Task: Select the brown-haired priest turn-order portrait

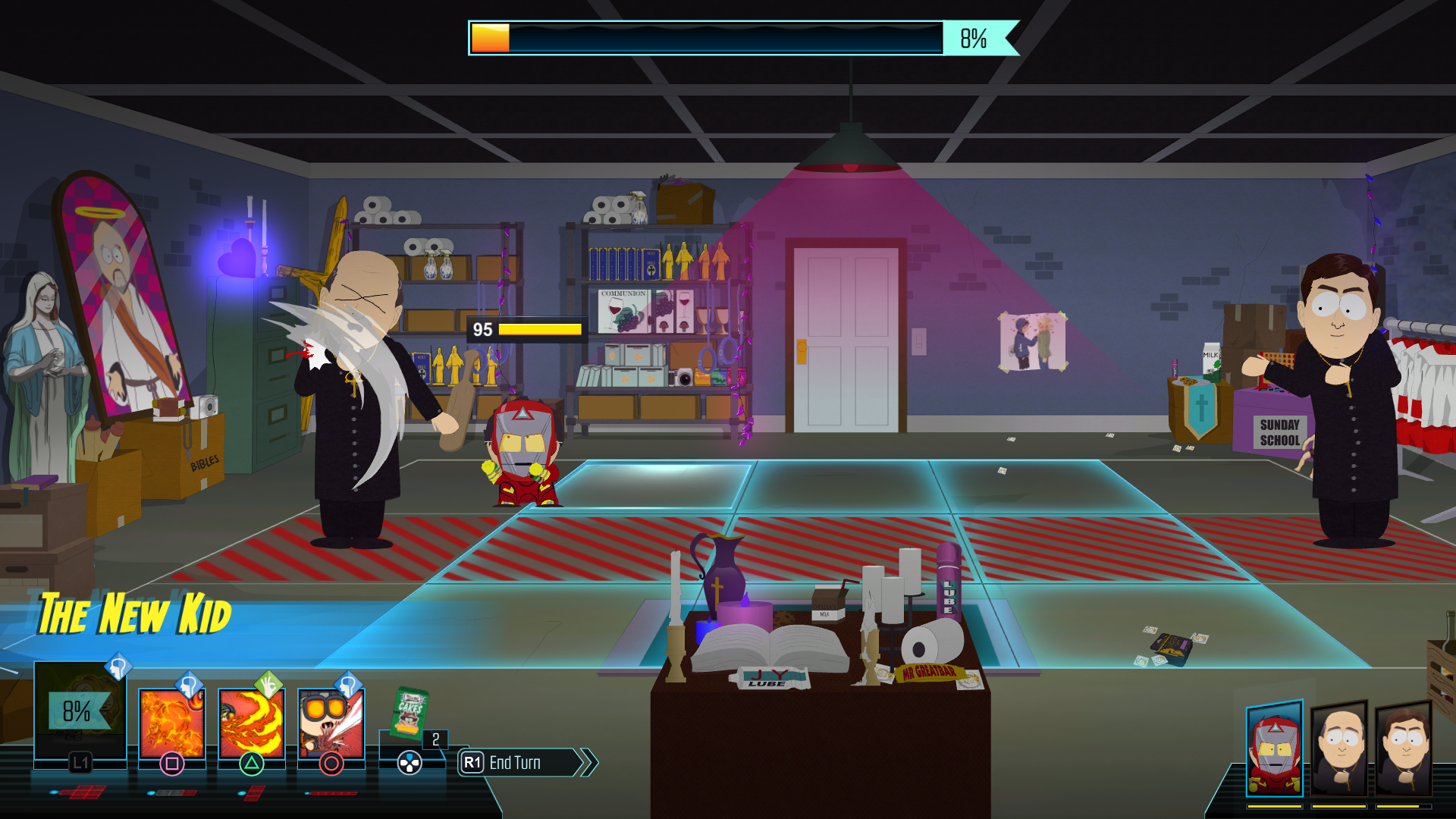Action: tap(1404, 748)
